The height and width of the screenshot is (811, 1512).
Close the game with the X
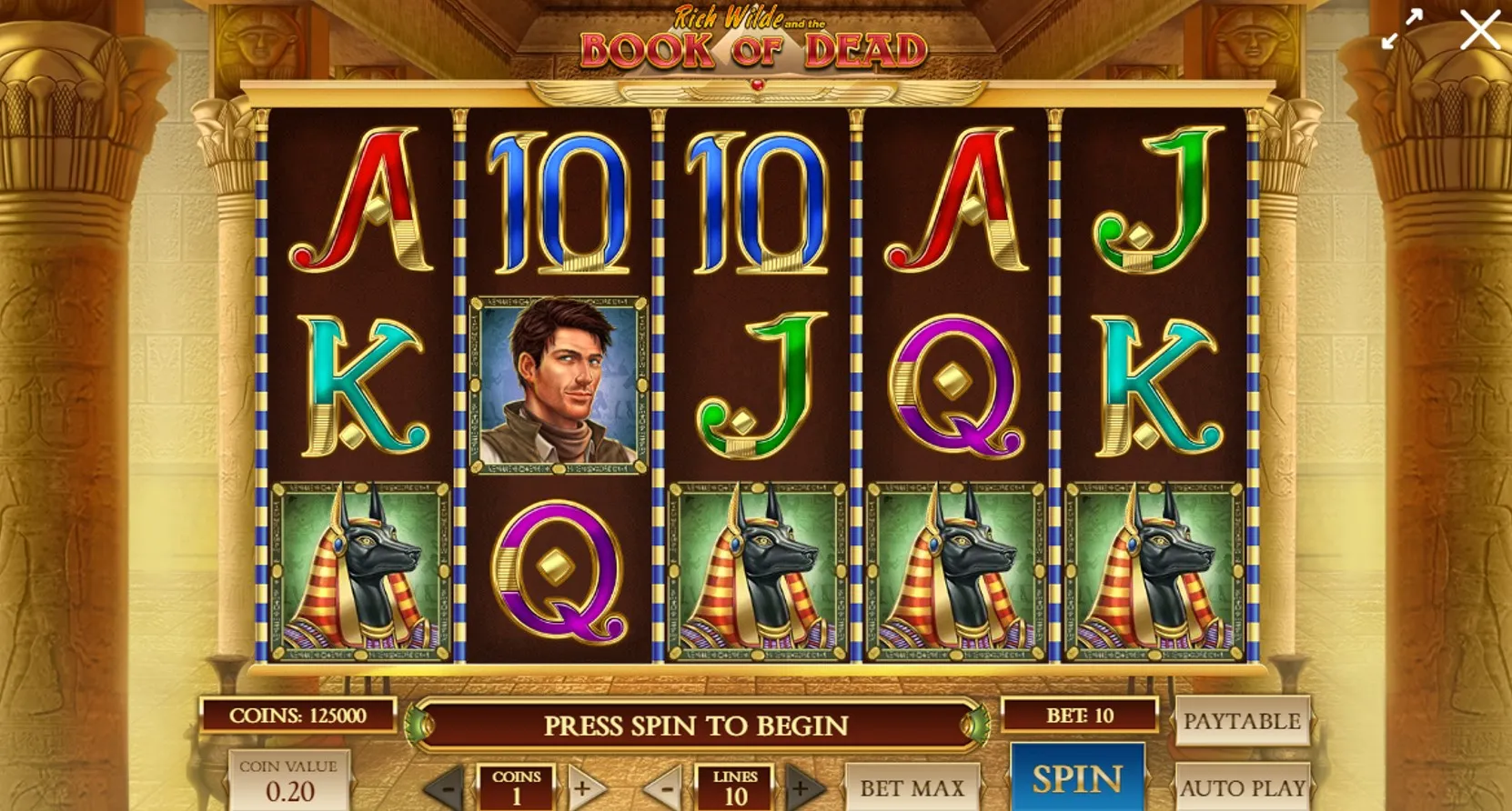point(1480,30)
